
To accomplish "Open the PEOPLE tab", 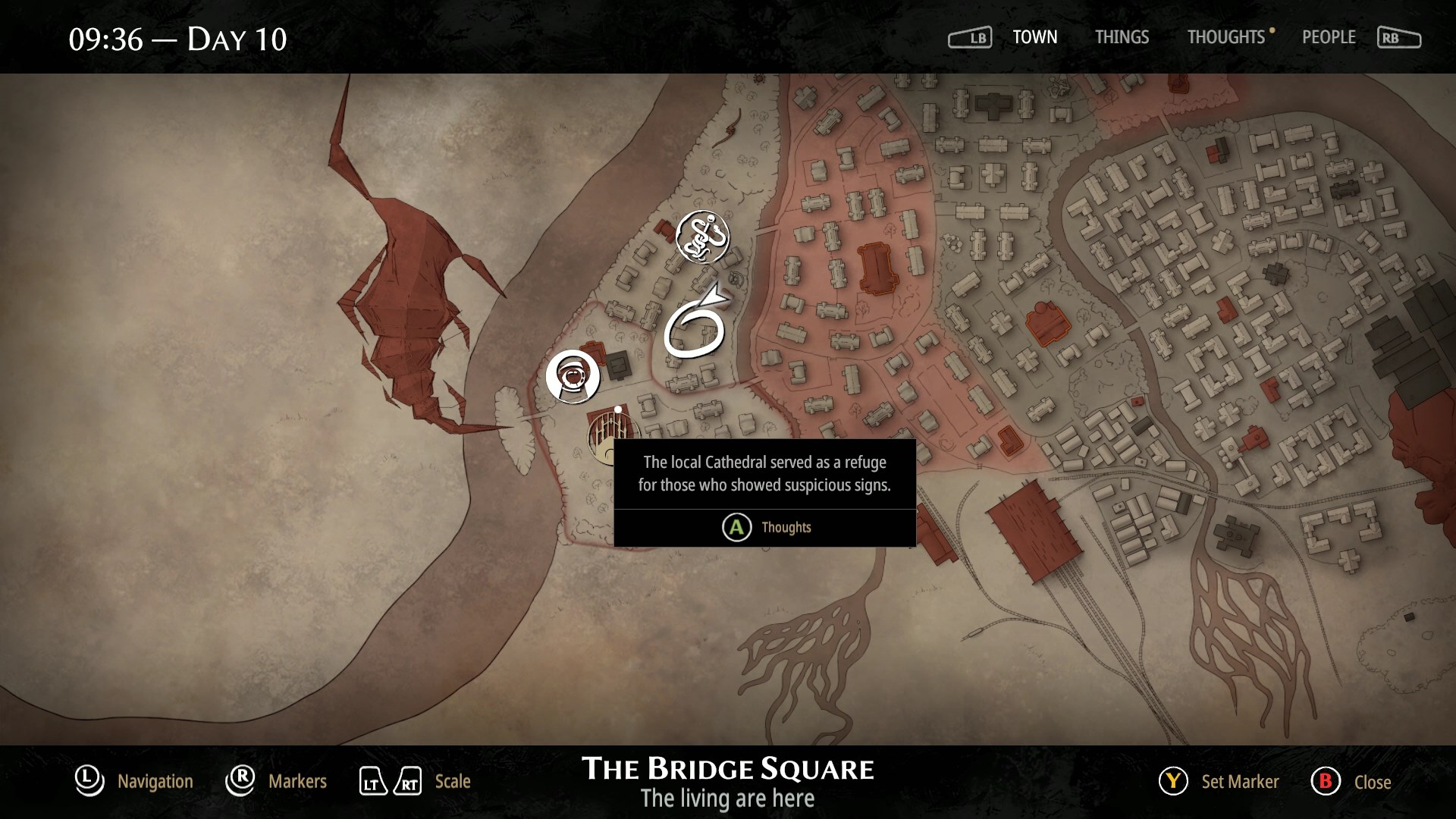I will (x=1328, y=37).
